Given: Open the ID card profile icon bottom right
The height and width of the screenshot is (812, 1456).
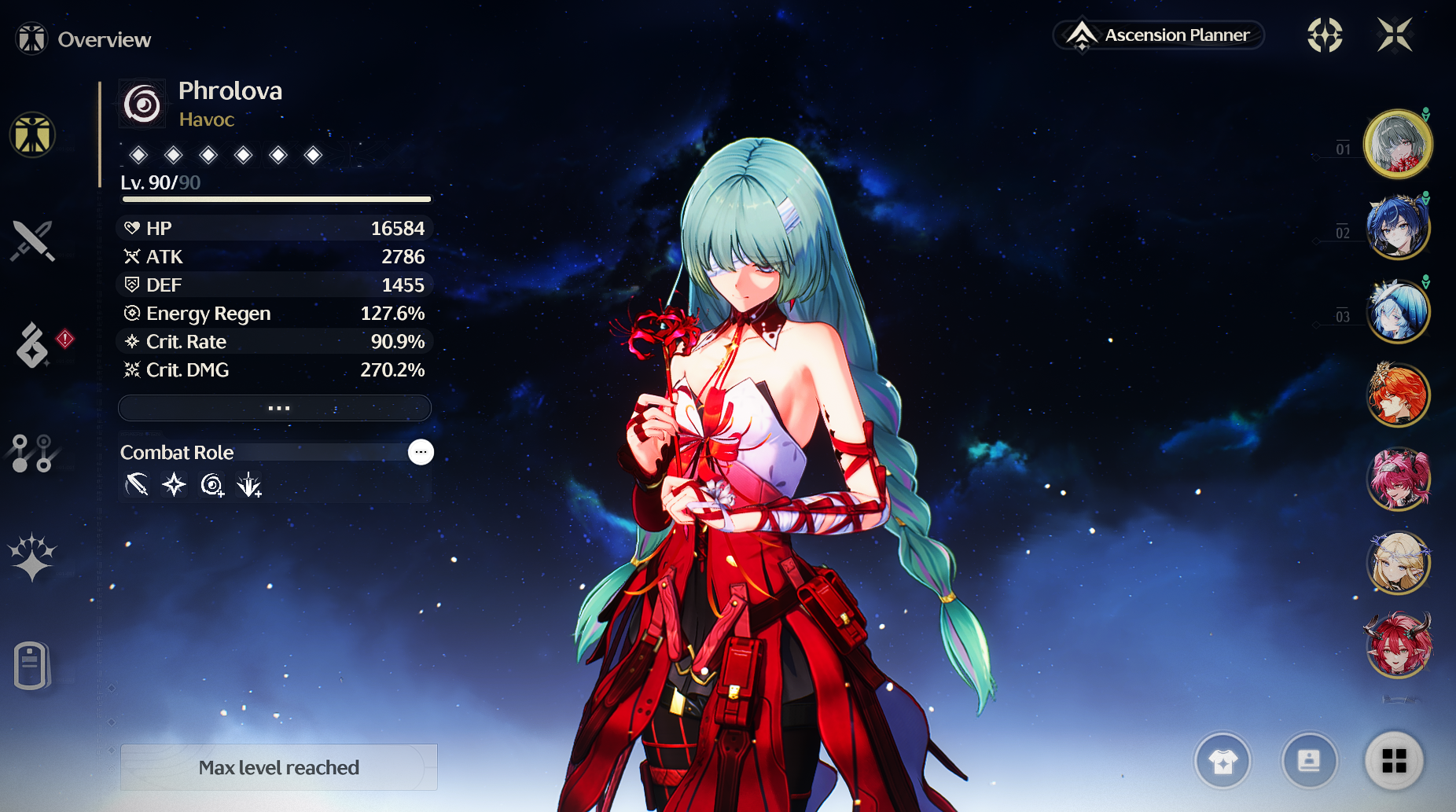Looking at the screenshot, I should click(x=1309, y=760).
